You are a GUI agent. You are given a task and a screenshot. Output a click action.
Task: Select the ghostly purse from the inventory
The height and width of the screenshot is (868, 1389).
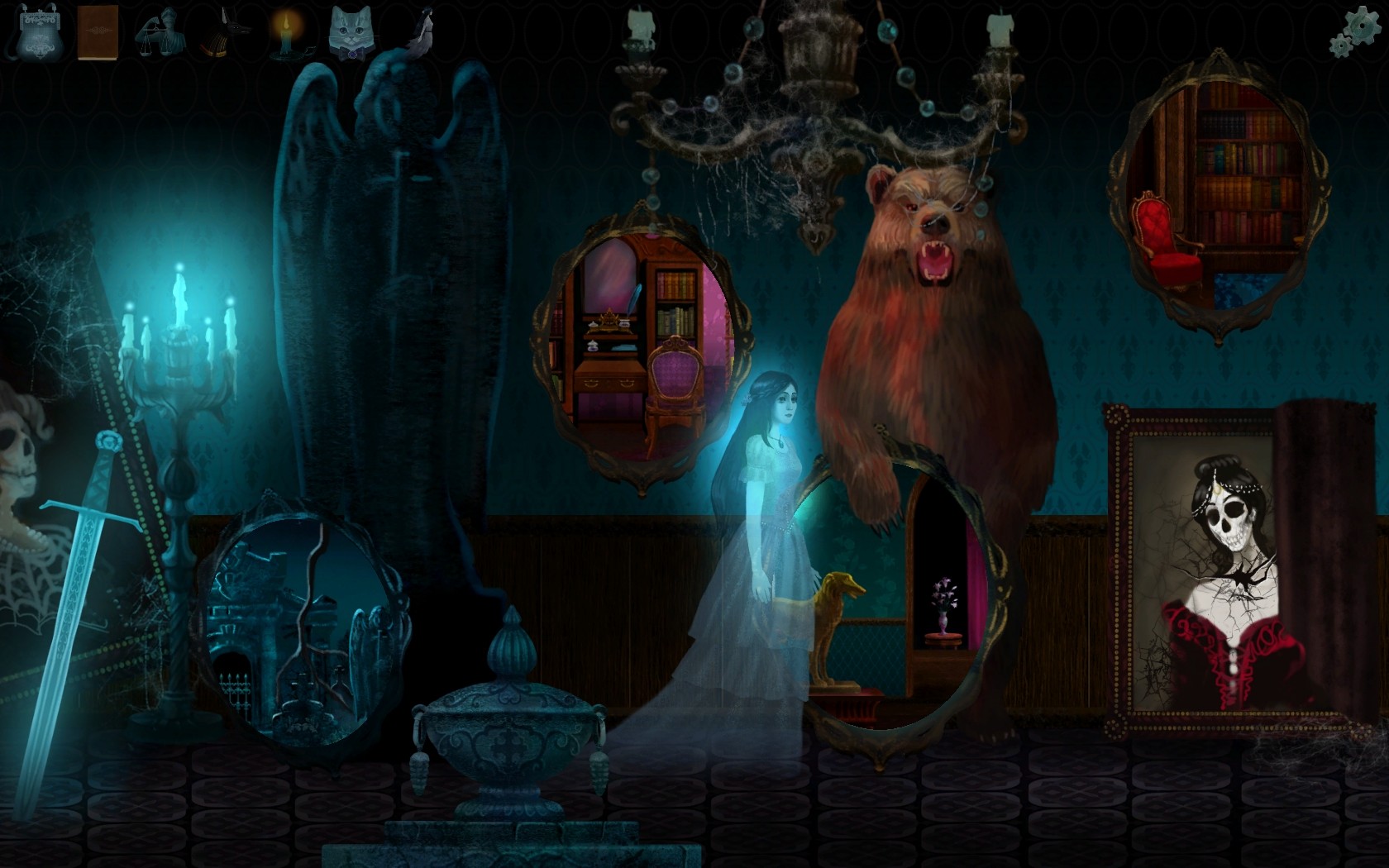pos(41,33)
